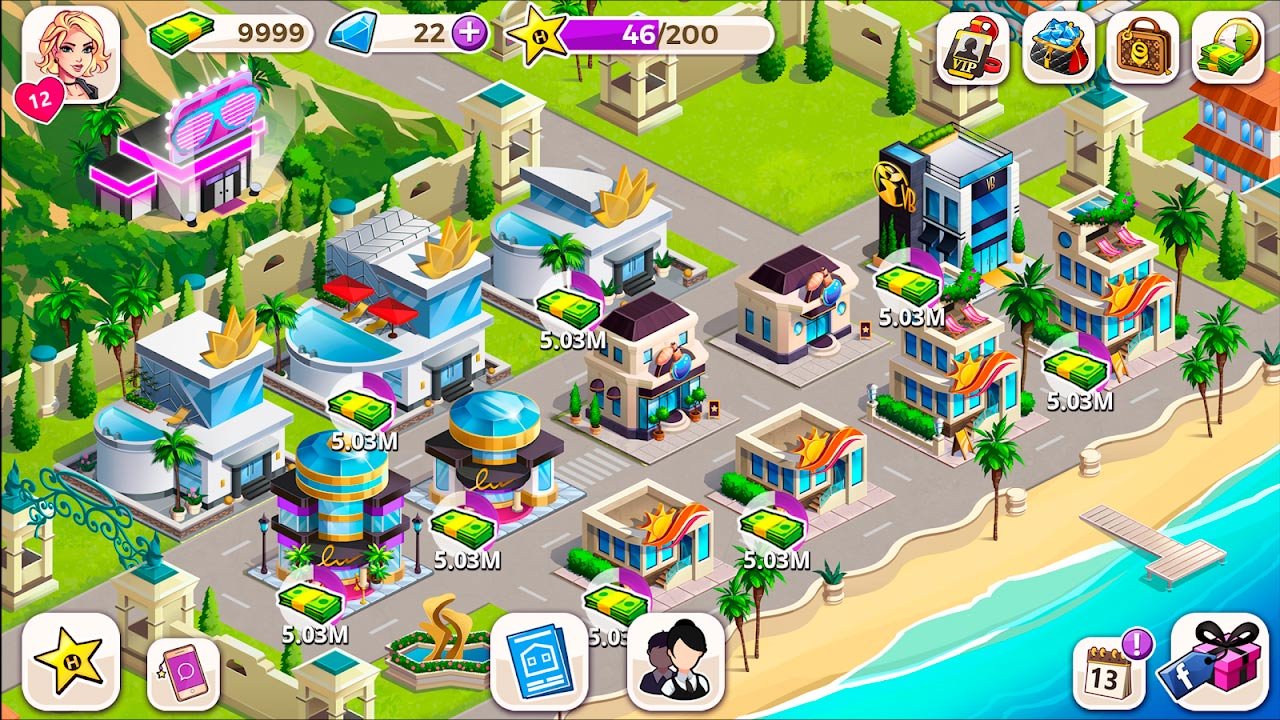This screenshot has width=1280, height=720.
Task: Open the diamond chest shop
Action: click(1058, 48)
